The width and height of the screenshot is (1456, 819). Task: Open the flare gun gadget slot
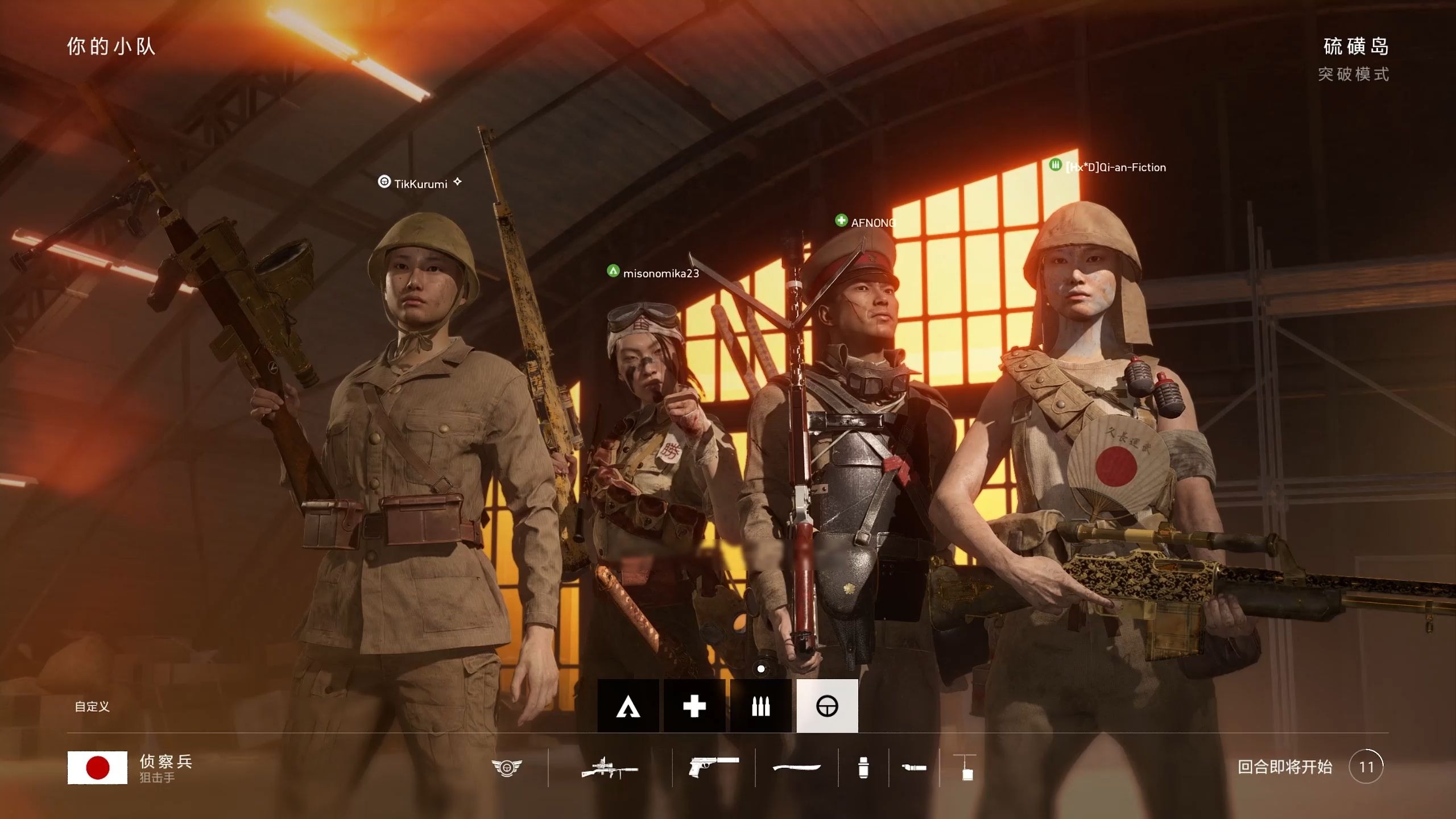(x=914, y=768)
